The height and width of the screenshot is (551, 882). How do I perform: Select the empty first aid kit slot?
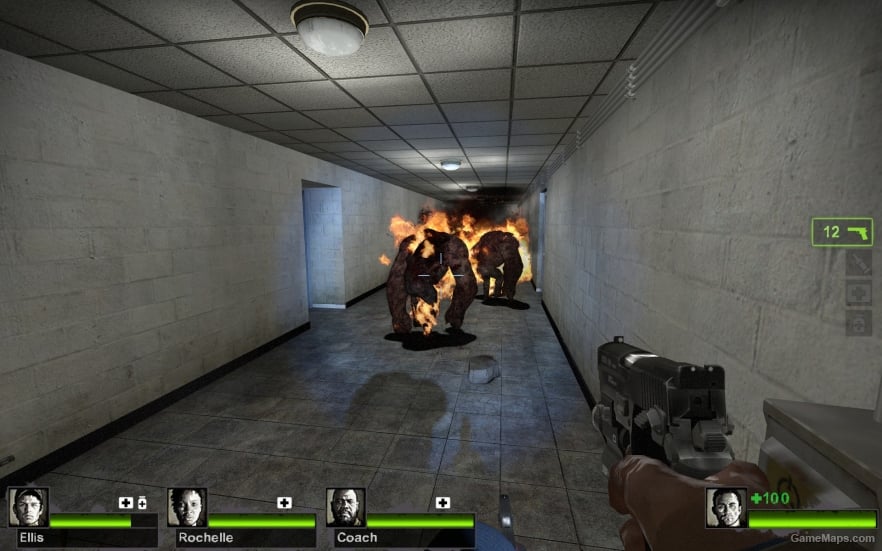point(859,293)
